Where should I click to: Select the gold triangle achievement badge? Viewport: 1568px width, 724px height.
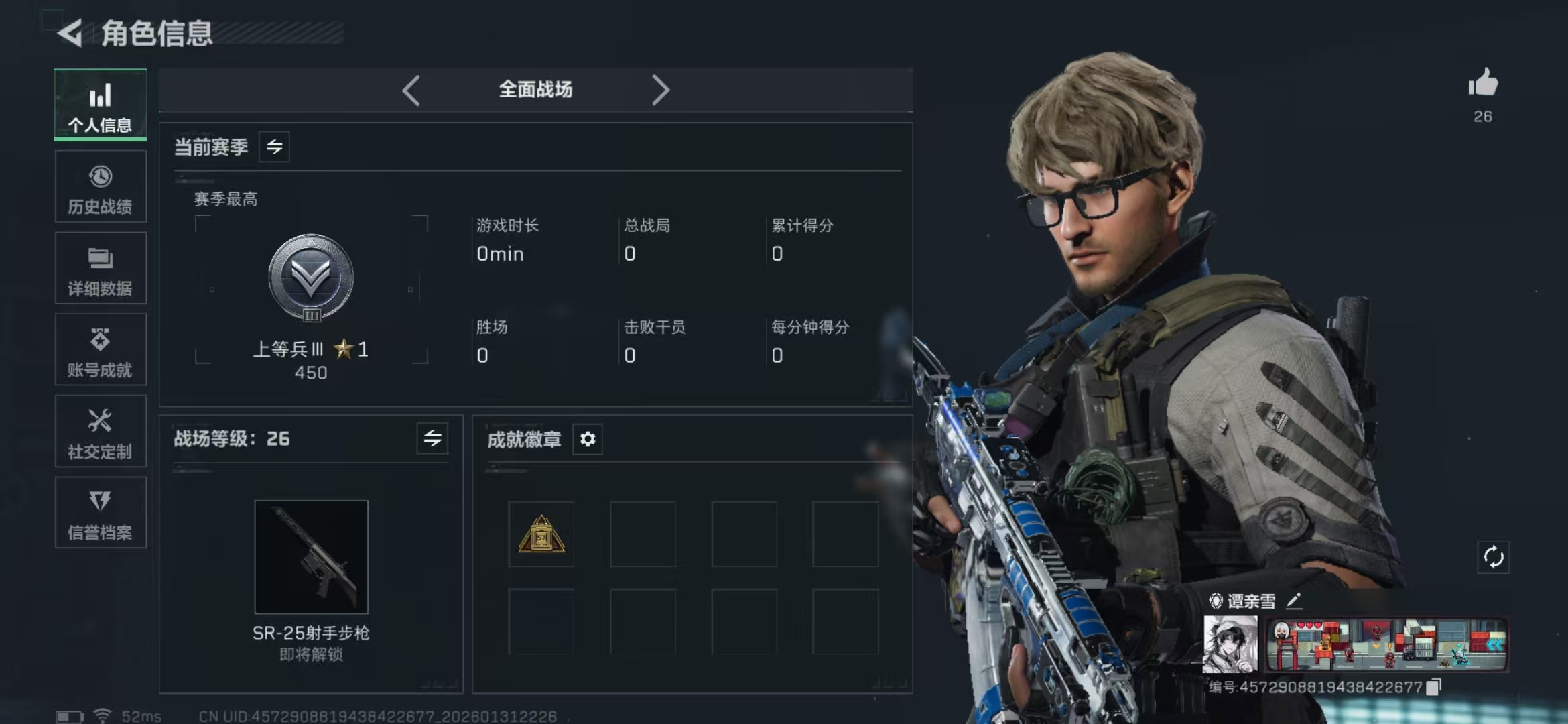541,534
